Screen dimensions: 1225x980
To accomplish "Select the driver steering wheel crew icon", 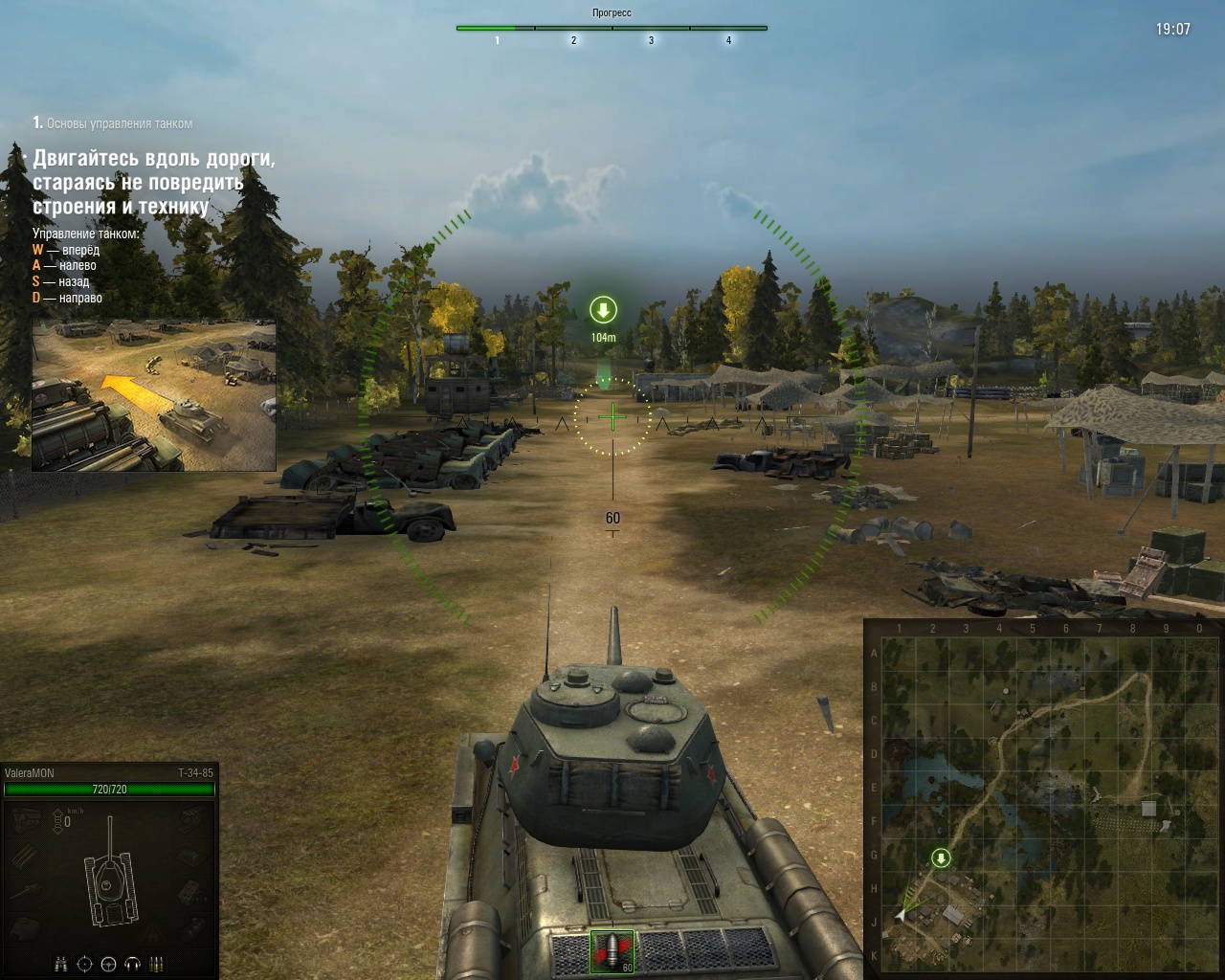I will [108, 964].
